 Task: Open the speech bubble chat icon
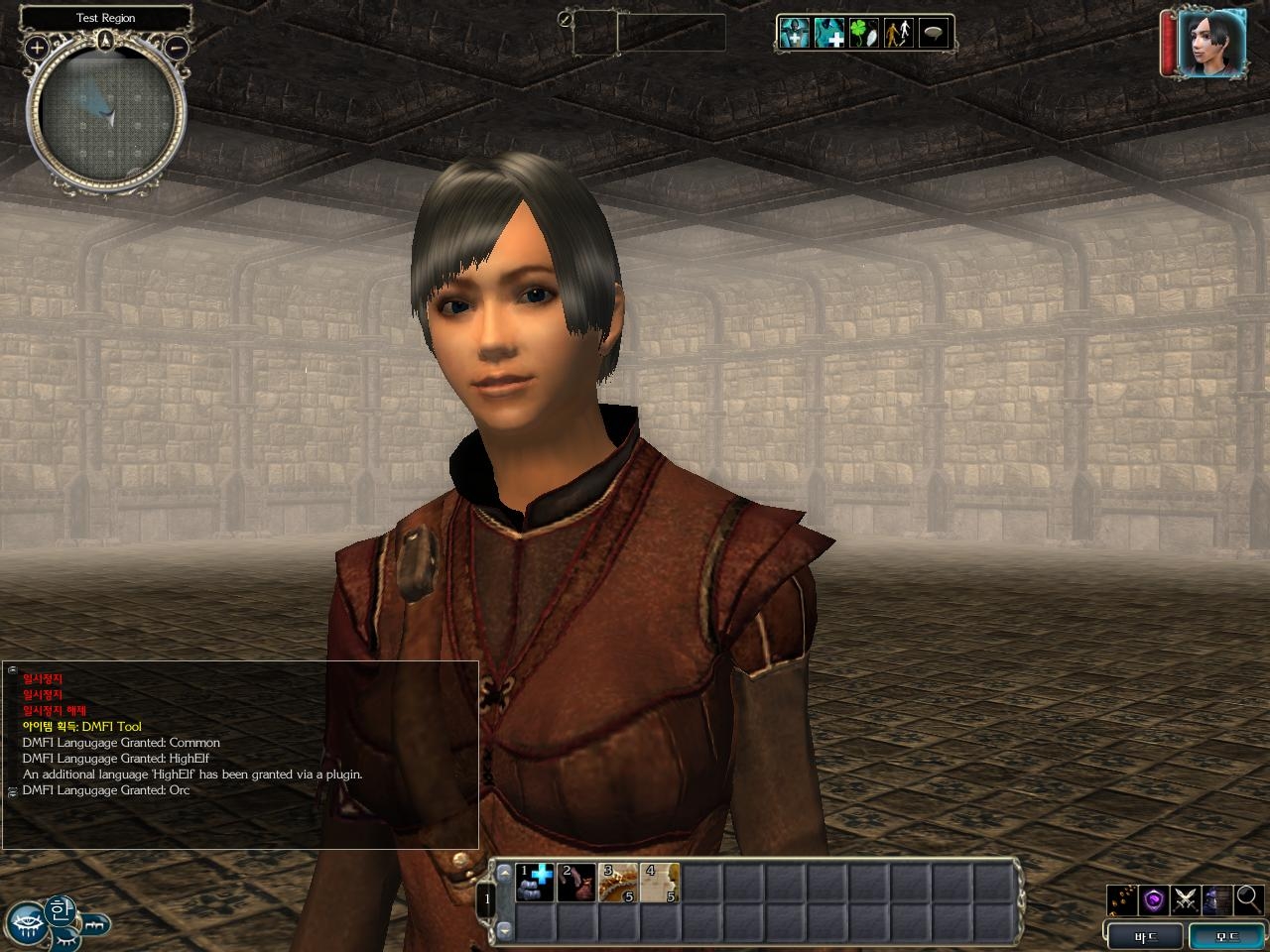pyautogui.click(x=934, y=33)
